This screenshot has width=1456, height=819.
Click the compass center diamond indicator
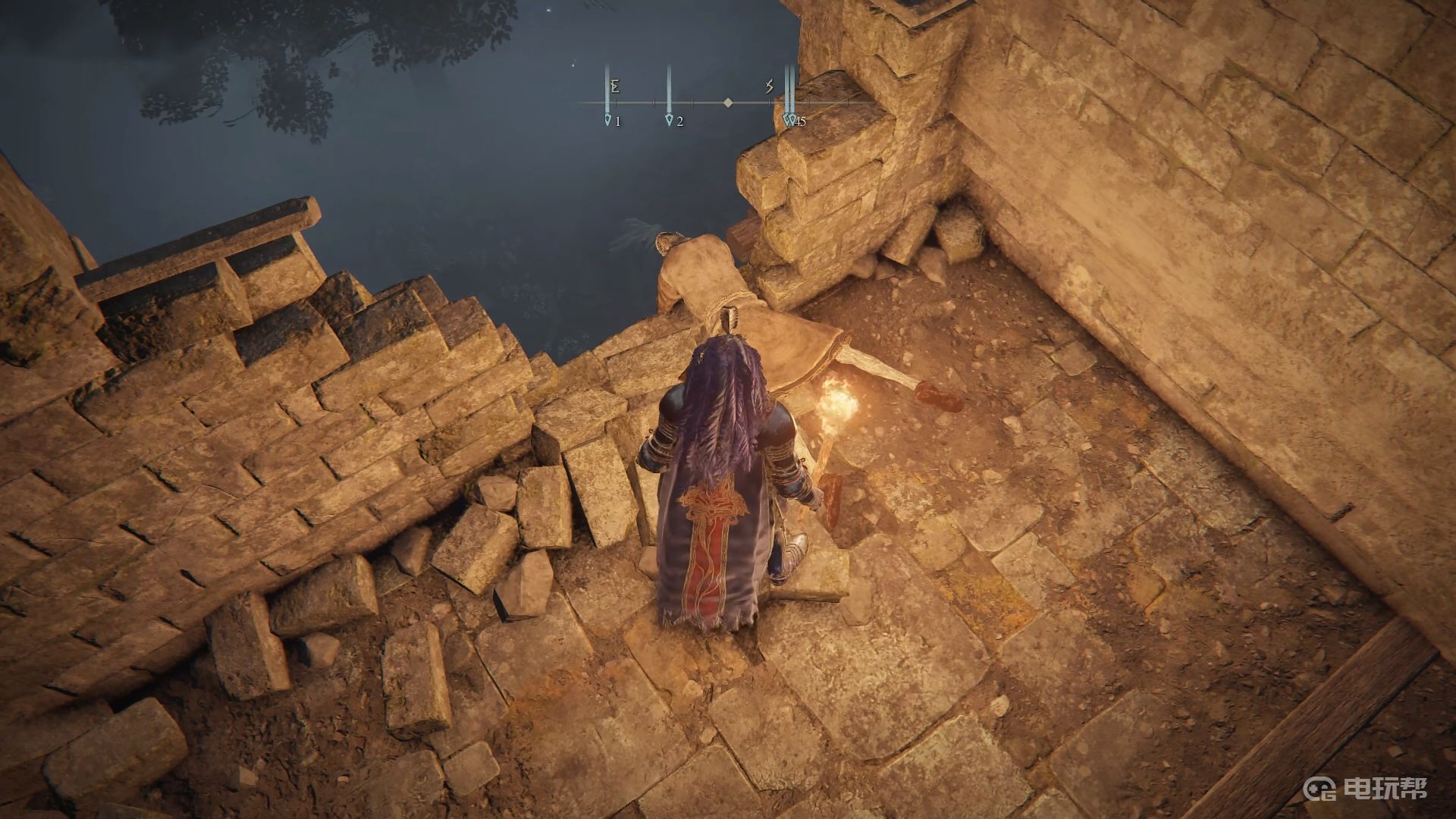pos(728,102)
